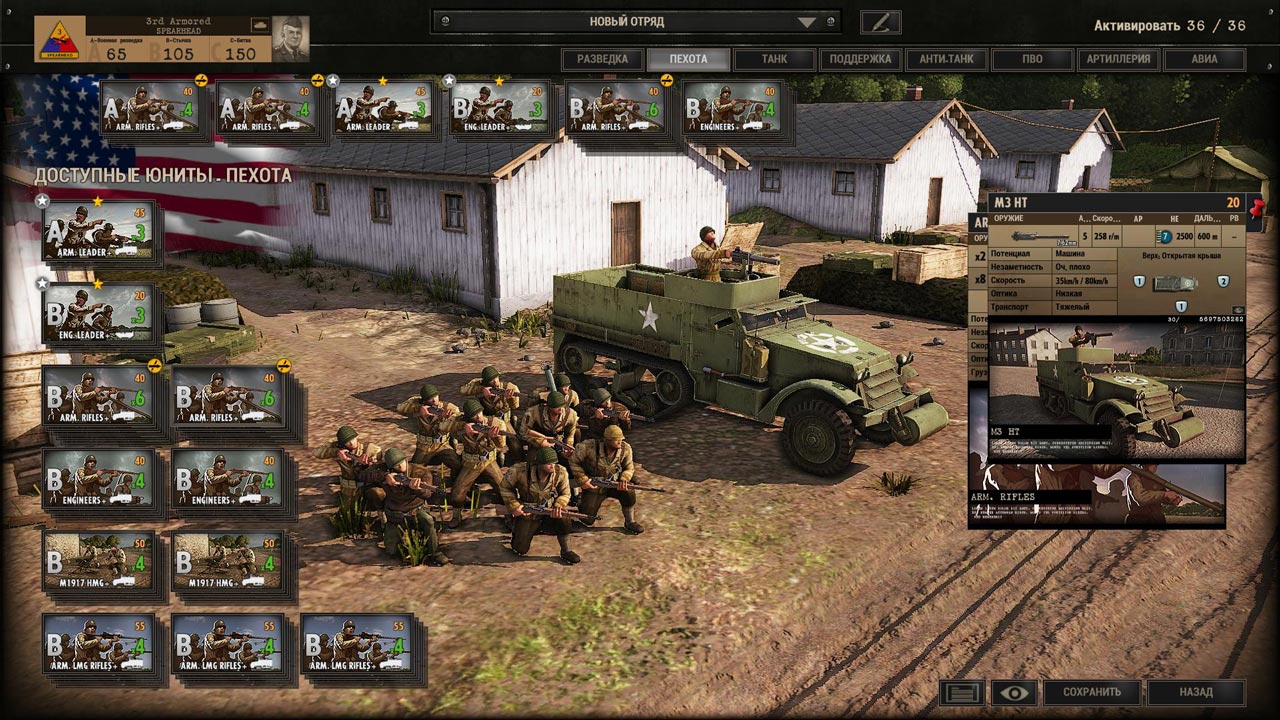Select the ТАНК category tab
1280x720 pixels.
tap(774, 59)
